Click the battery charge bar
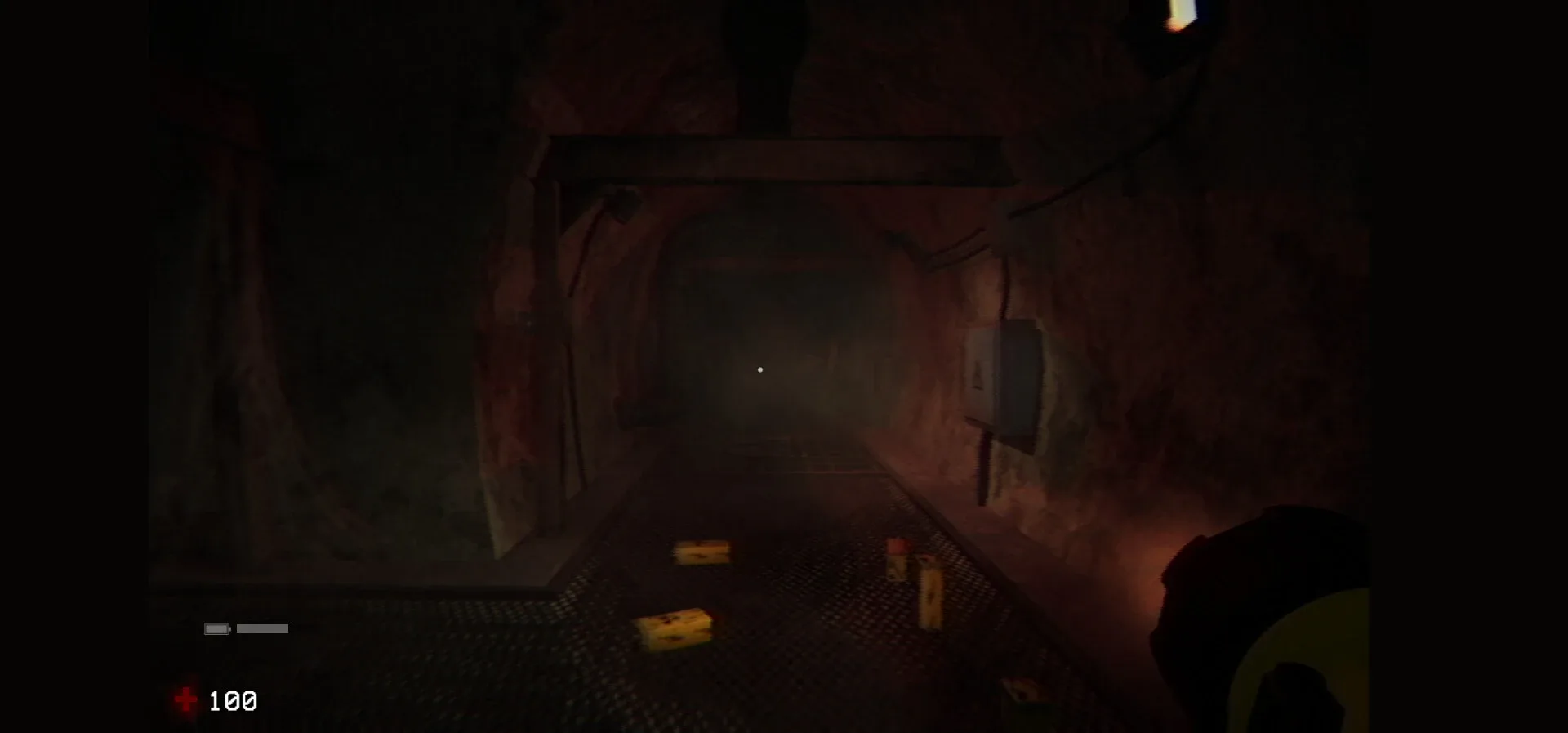This screenshot has width=1568, height=733. (262, 629)
